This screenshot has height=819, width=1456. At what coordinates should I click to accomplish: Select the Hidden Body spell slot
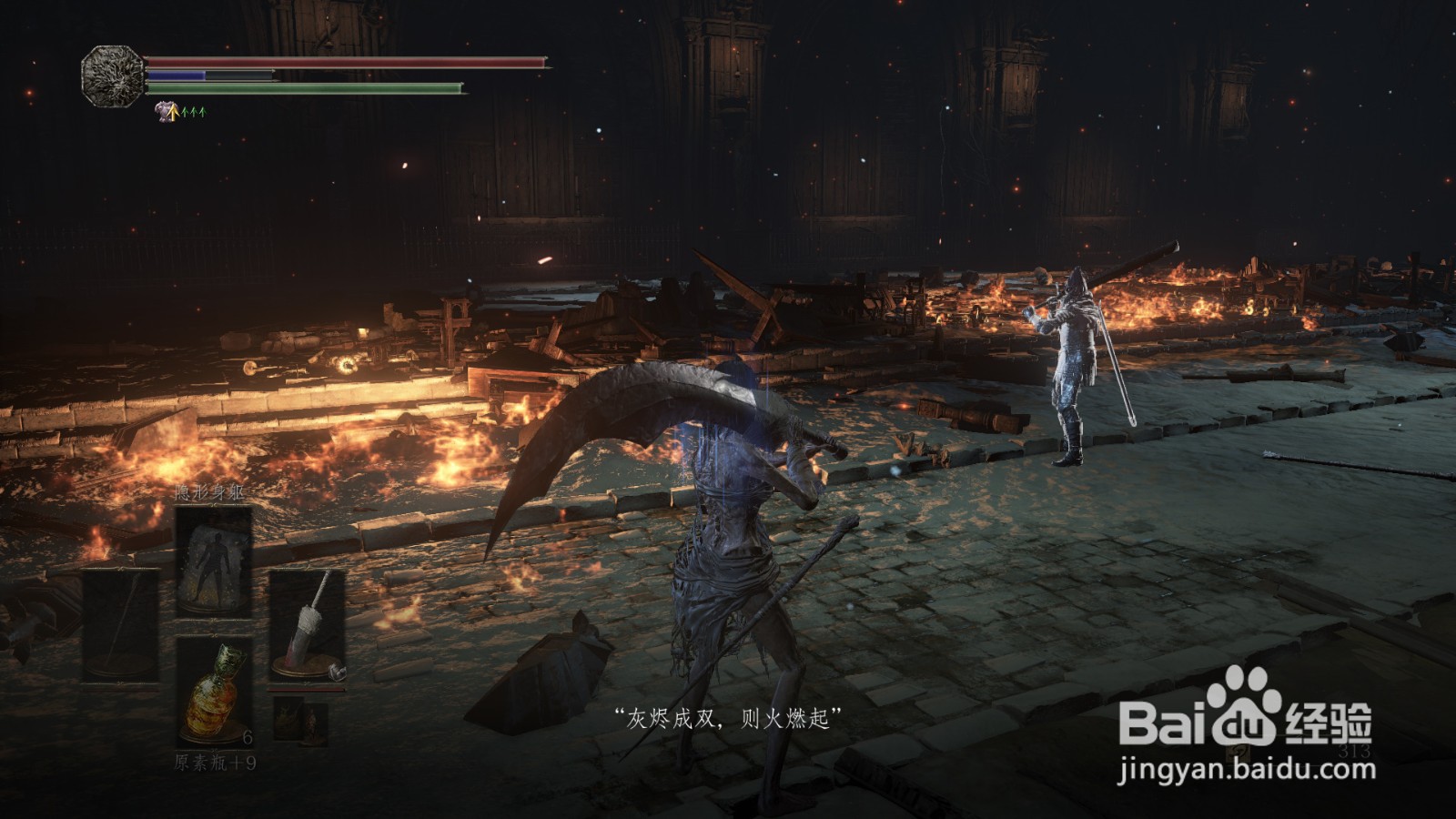coord(214,561)
